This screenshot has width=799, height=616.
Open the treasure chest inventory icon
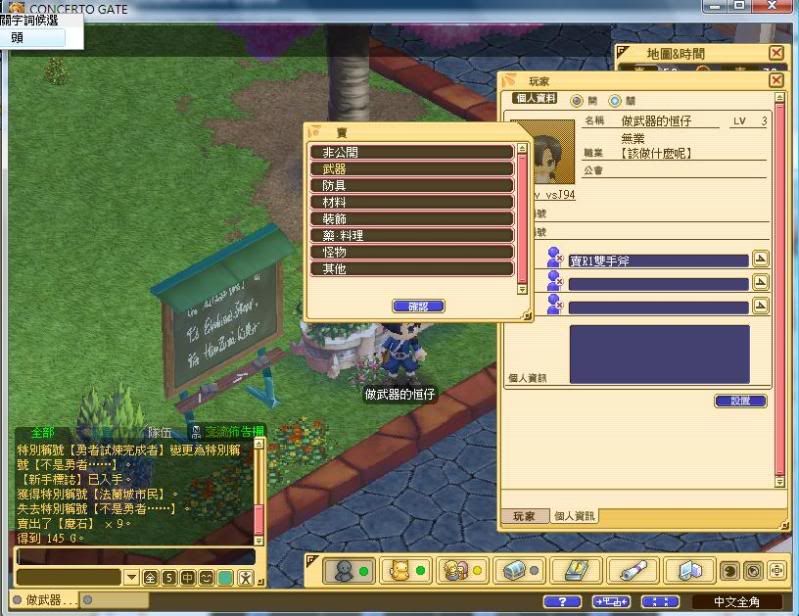[x=523, y=570]
